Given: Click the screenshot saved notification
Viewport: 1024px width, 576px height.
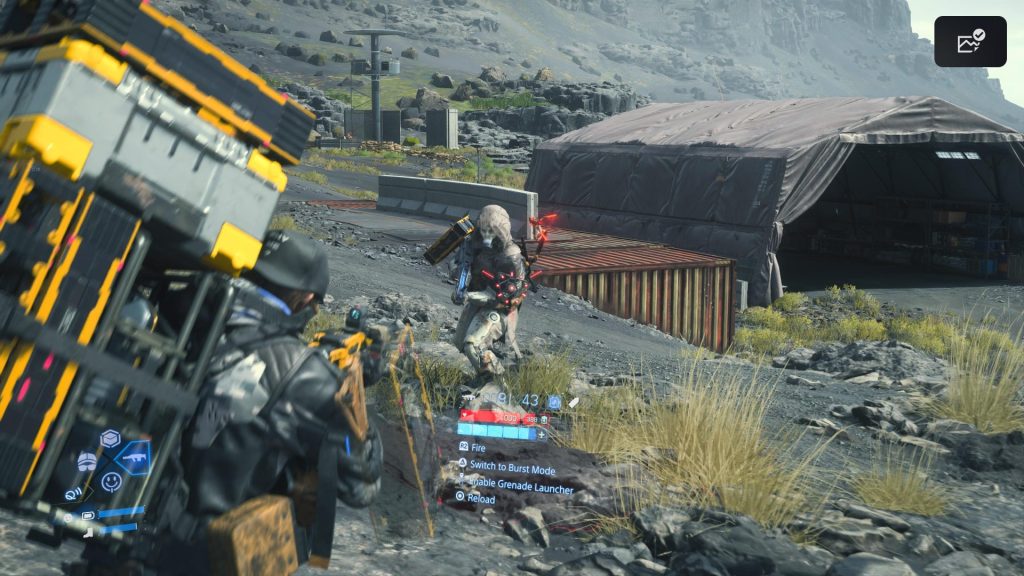Looking at the screenshot, I should [970, 41].
